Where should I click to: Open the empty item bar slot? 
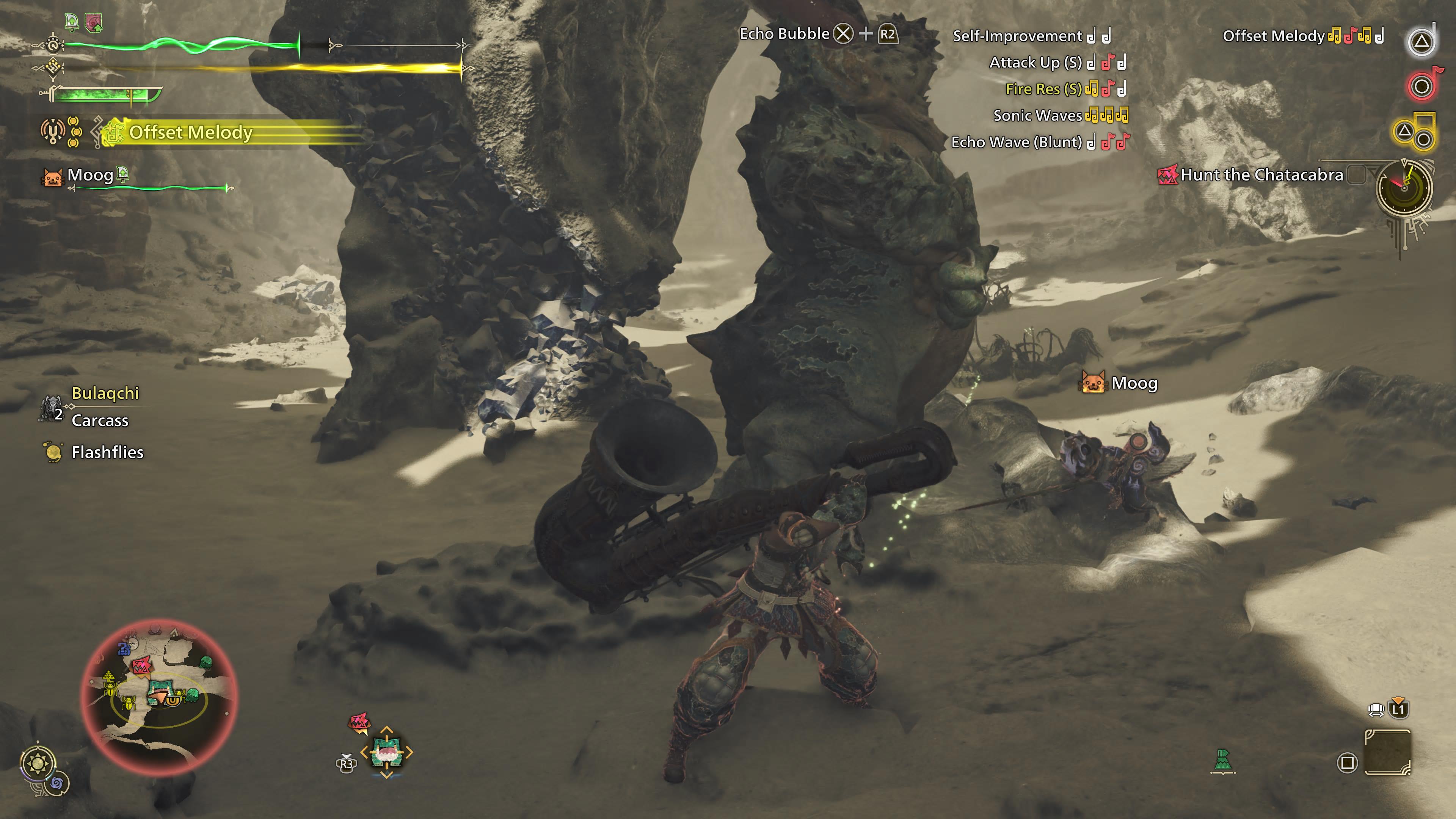pos(1388,752)
